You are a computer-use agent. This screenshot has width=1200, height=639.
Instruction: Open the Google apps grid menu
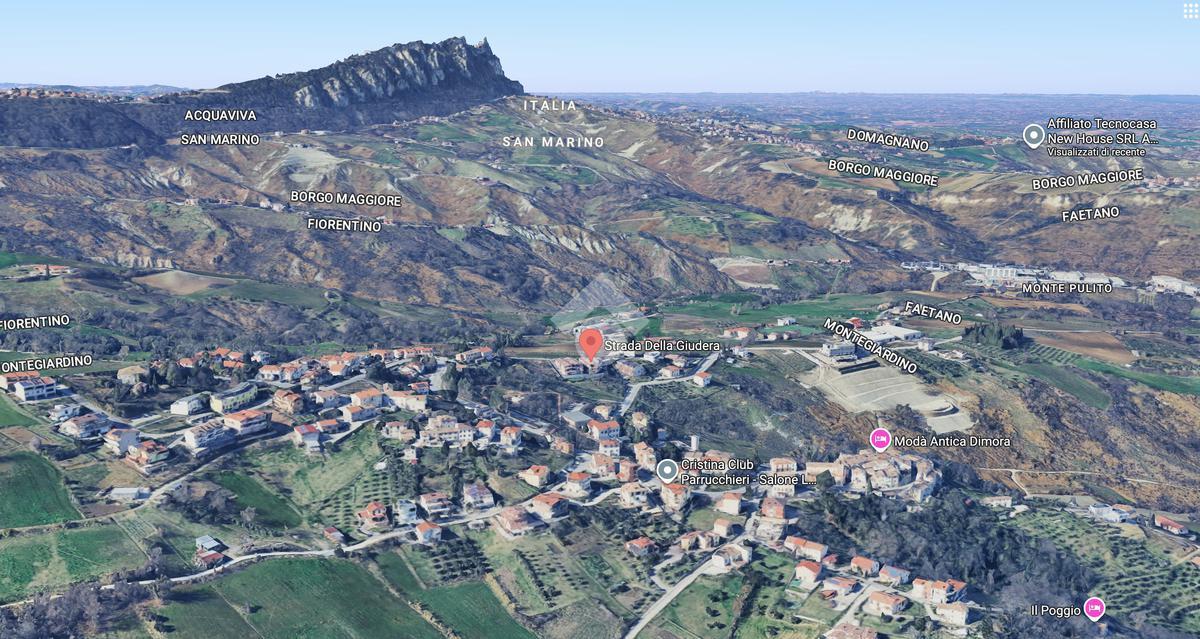[x=1189, y=10]
